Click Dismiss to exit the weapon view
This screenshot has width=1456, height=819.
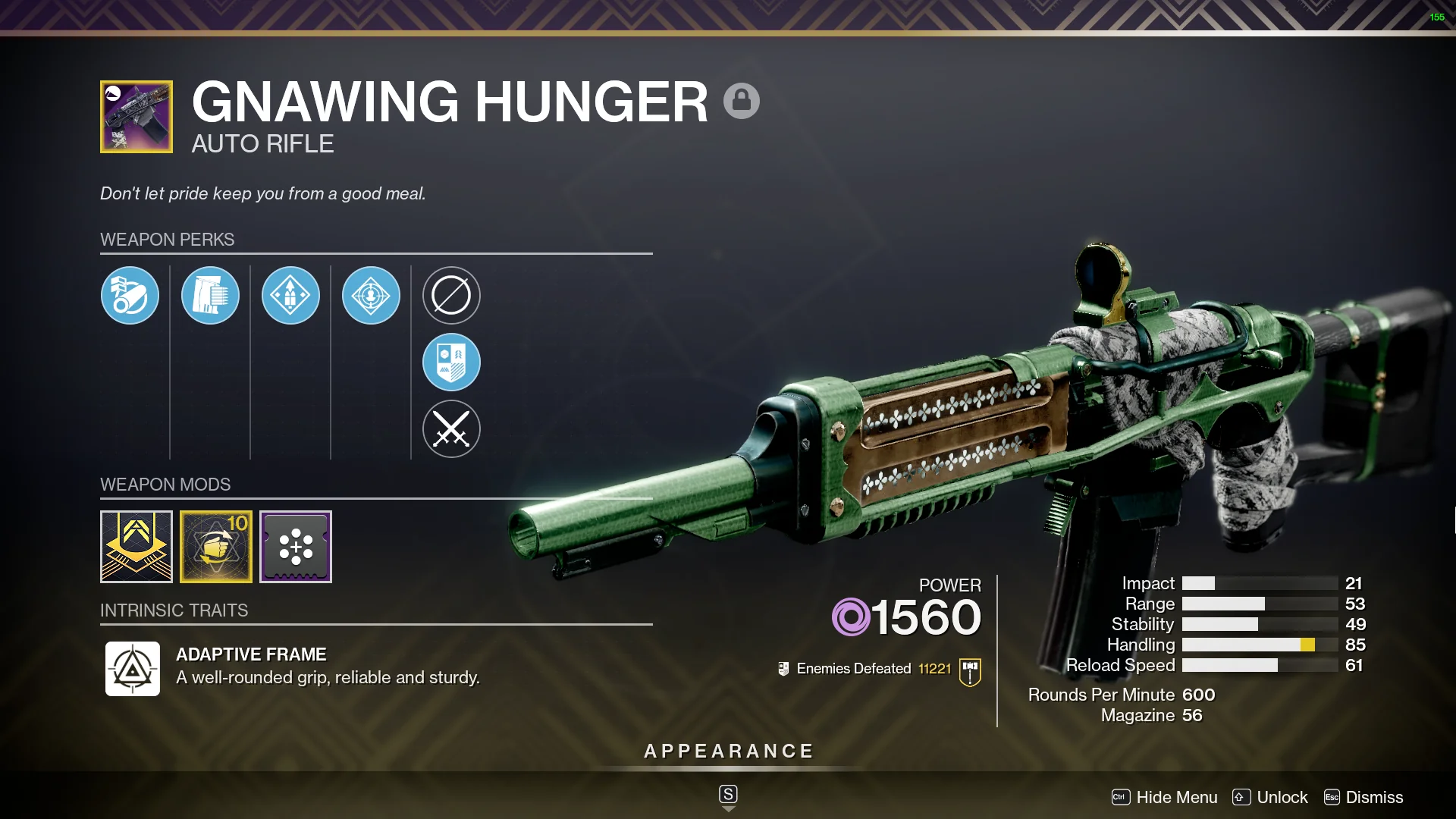pyautogui.click(x=1374, y=797)
